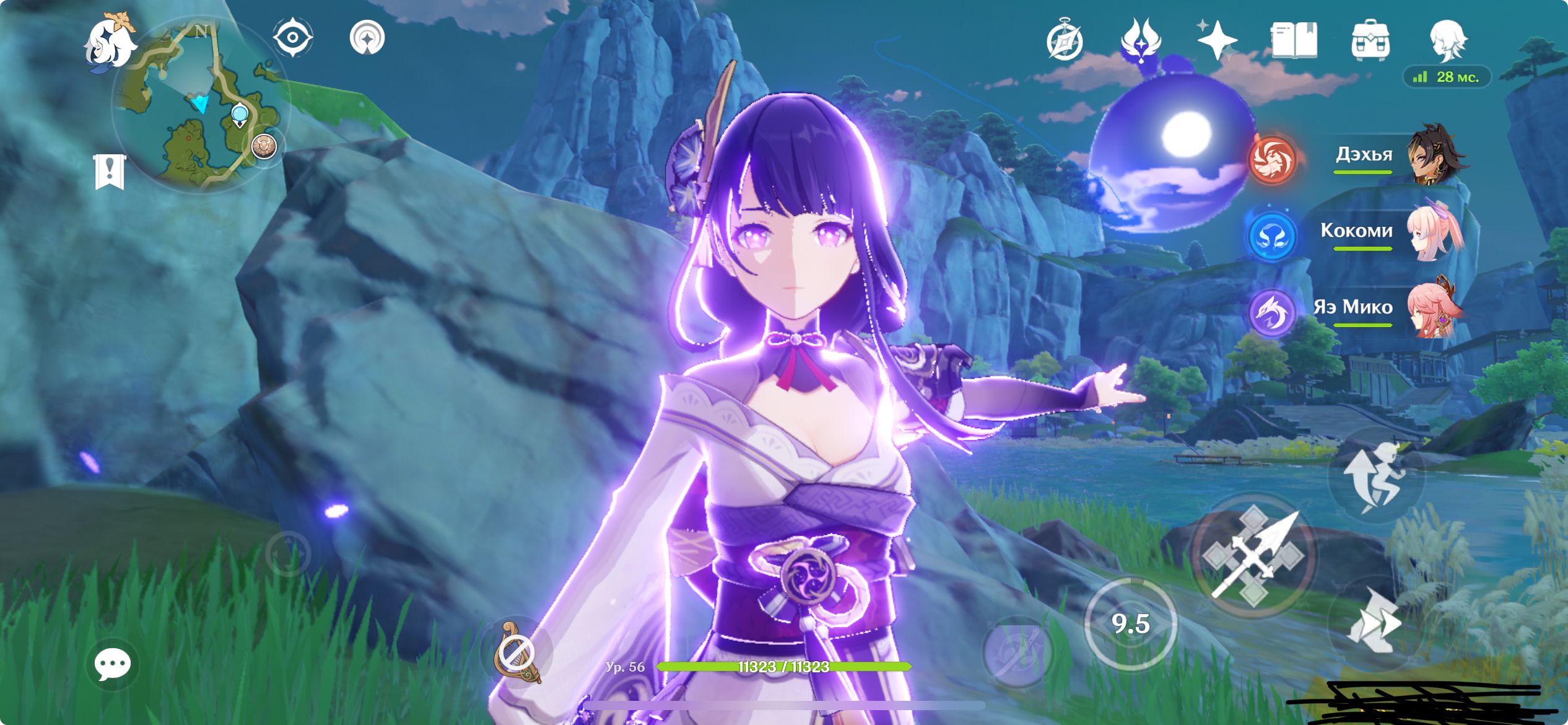This screenshot has width=1568, height=725.
Task: Use the lyre gadget icon
Action: pyautogui.click(x=516, y=652)
